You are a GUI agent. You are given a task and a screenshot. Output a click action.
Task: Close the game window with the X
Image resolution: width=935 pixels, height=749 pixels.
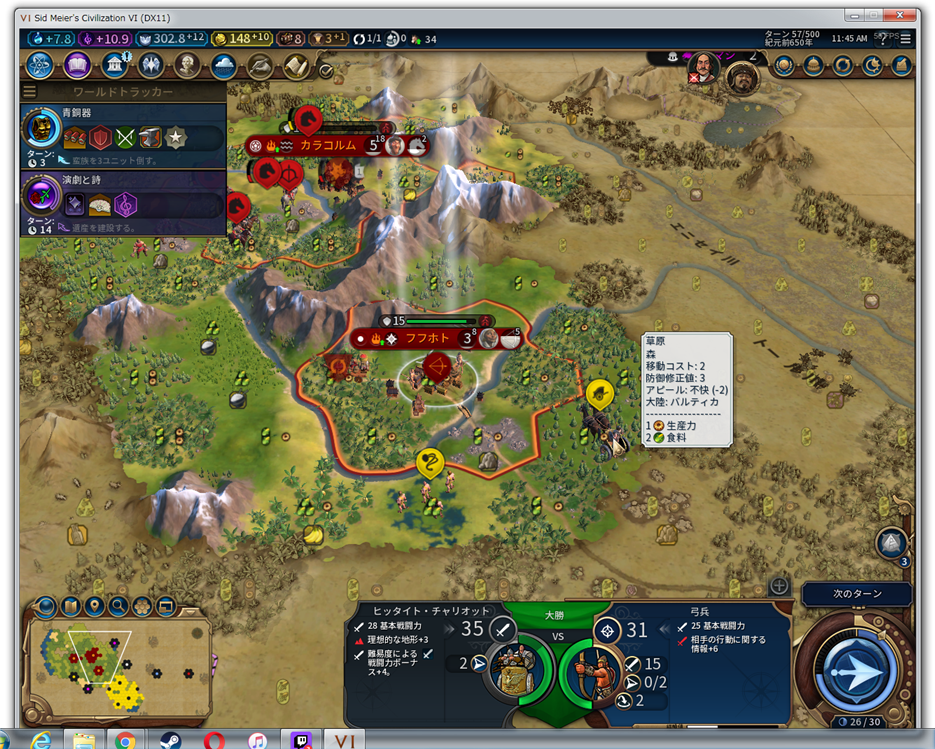tap(901, 16)
